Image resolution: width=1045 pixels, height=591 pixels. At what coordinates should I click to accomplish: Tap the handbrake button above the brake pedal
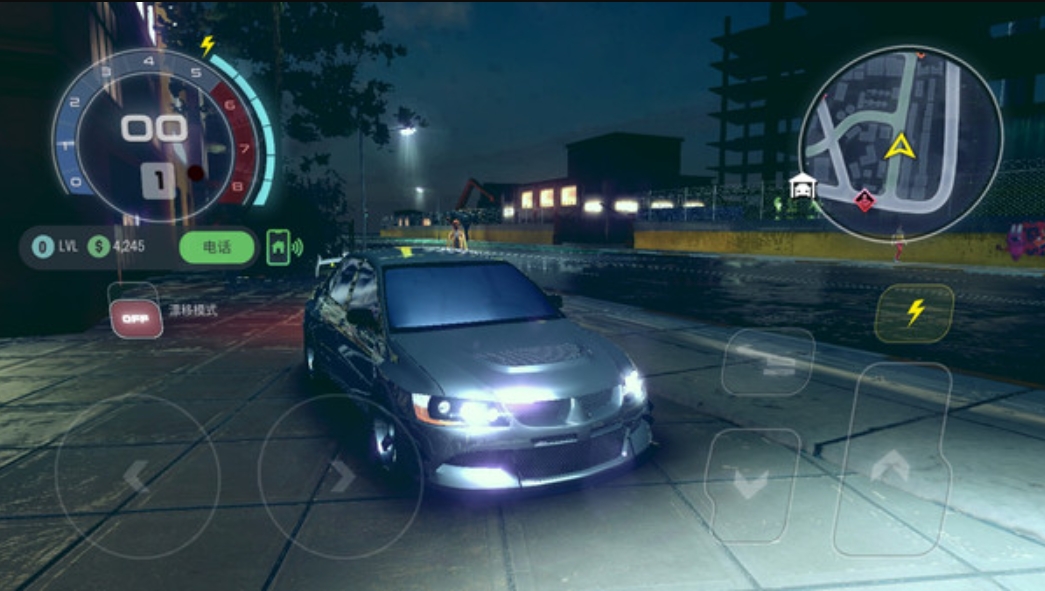click(x=767, y=362)
